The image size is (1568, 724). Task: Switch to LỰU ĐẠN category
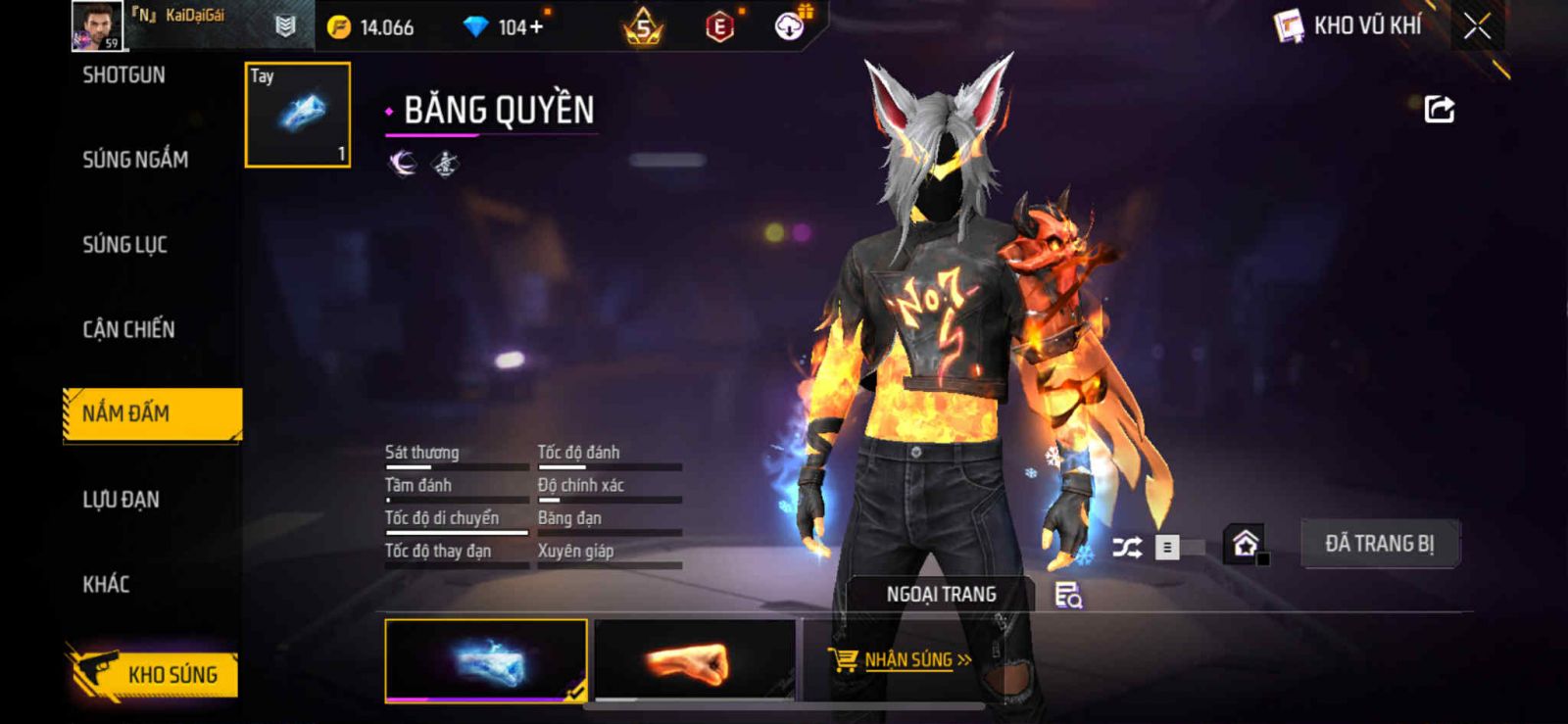click(x=121, y=500)
